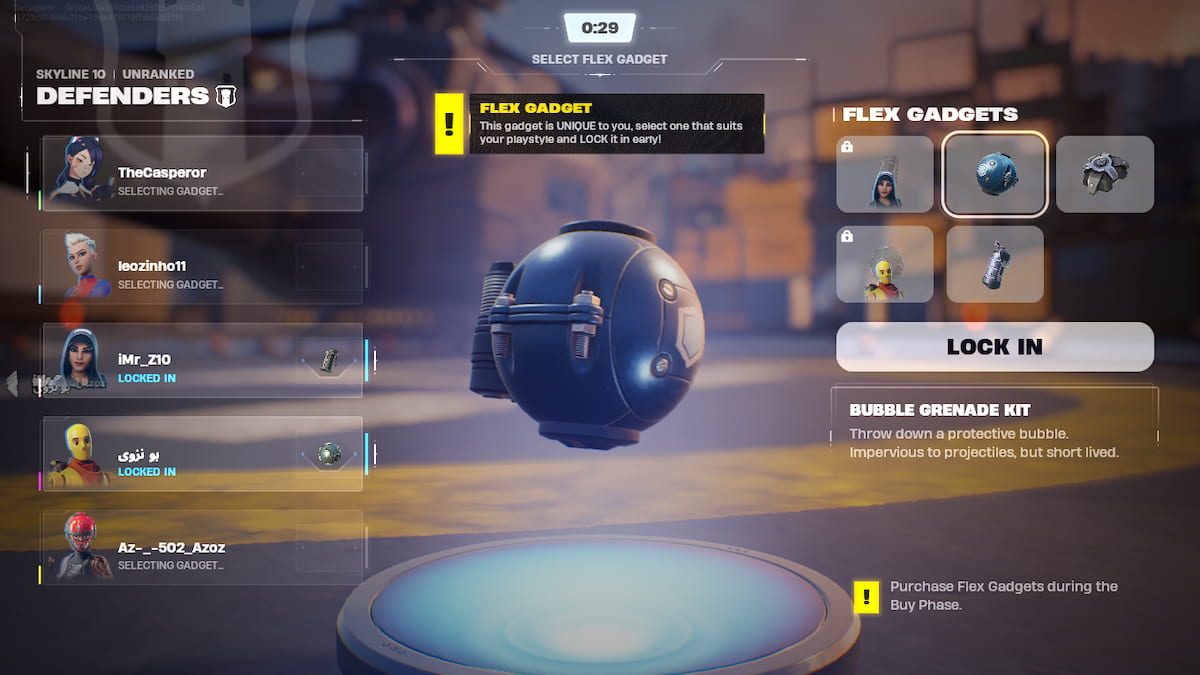
Task: Click leozinho11 in the defenders list
Action: click(x=202, y=267)
